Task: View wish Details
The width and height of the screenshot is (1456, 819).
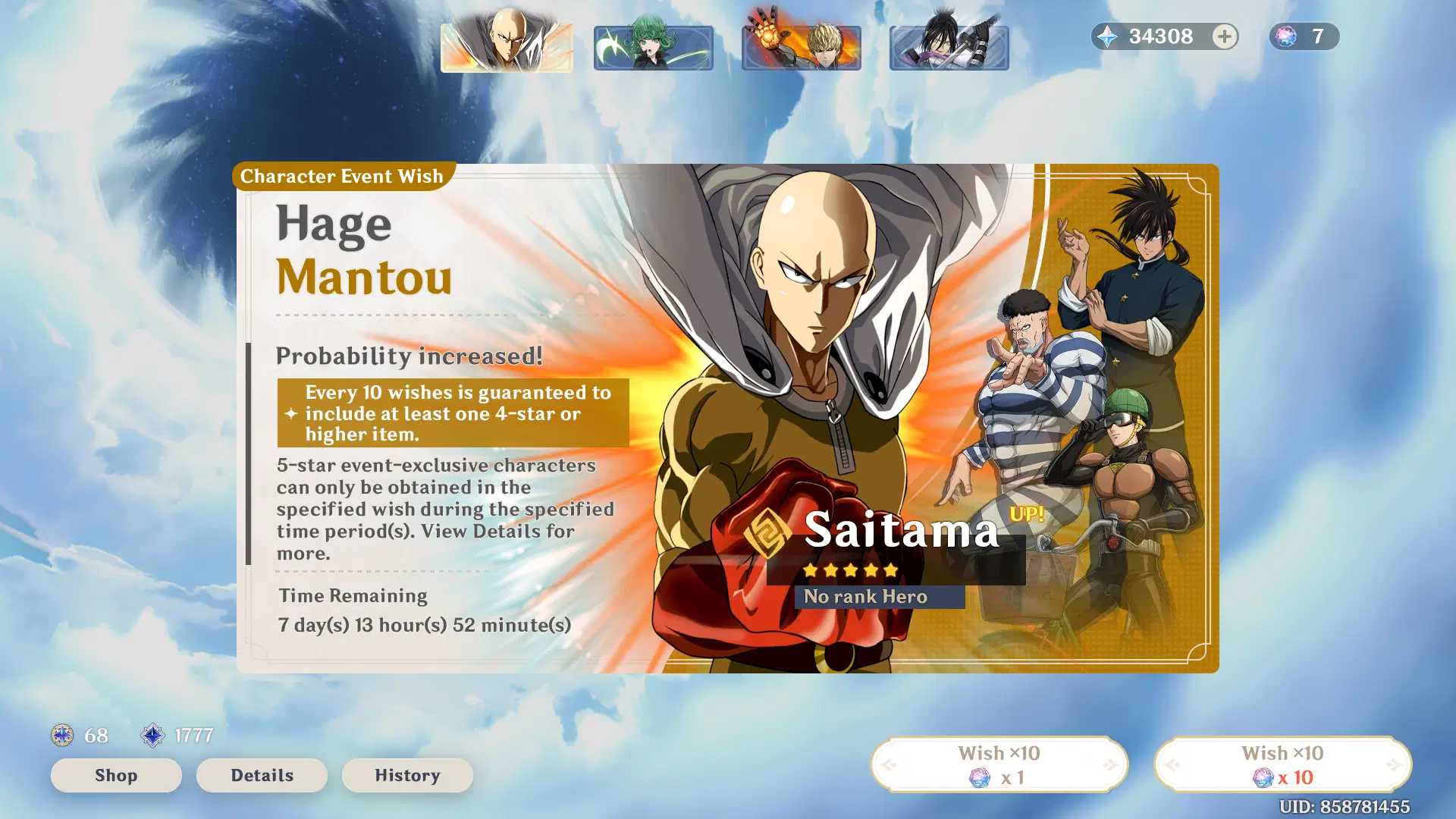Action: [261, 775]
